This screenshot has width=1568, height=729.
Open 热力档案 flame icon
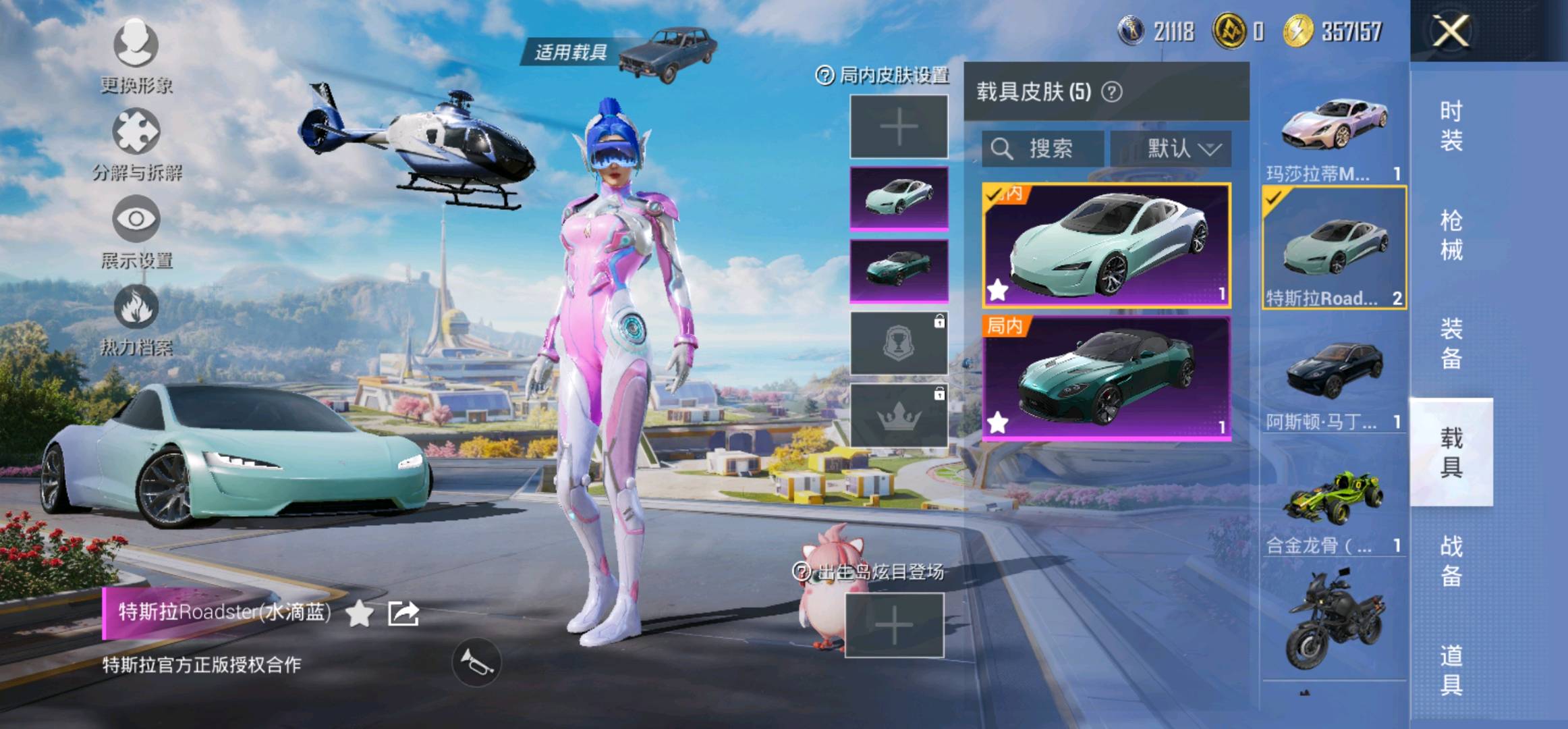point(136,319)
